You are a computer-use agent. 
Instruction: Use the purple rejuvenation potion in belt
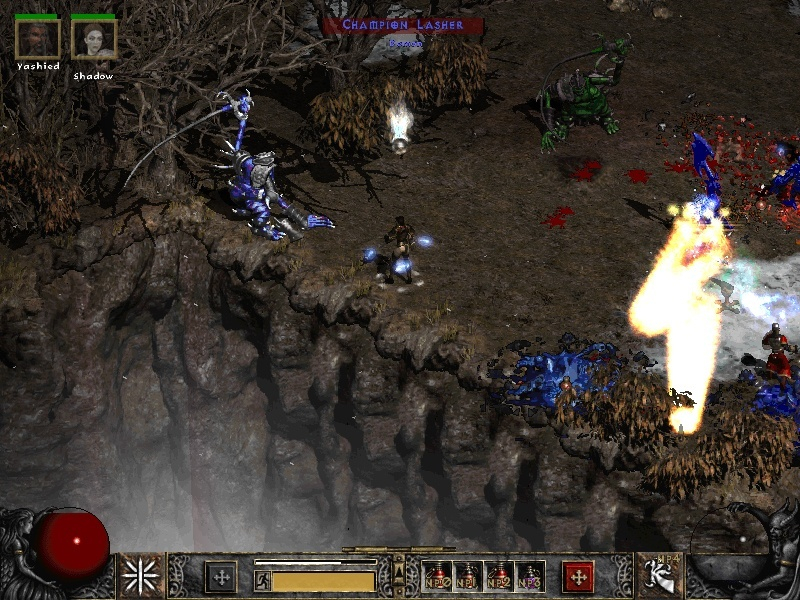[531, 576]
